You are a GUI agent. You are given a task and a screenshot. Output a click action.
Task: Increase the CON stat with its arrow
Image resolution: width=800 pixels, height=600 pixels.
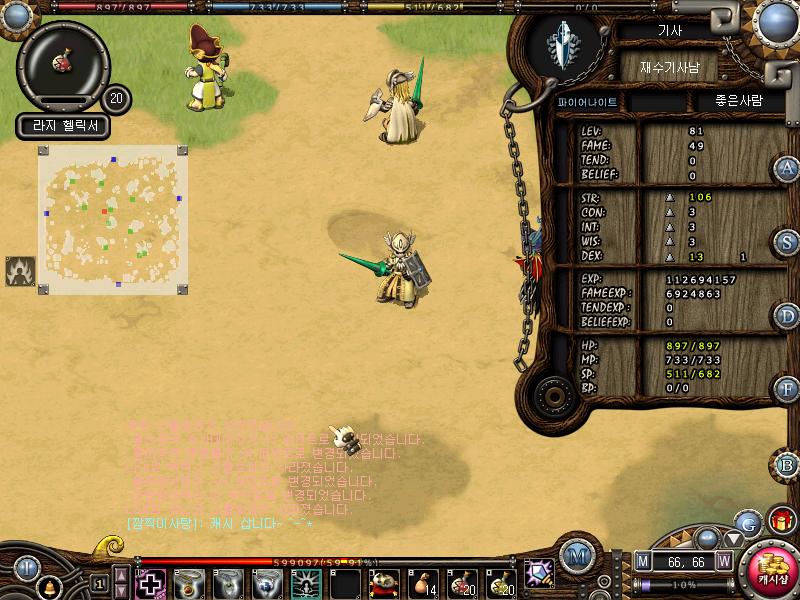coord(671,212)
